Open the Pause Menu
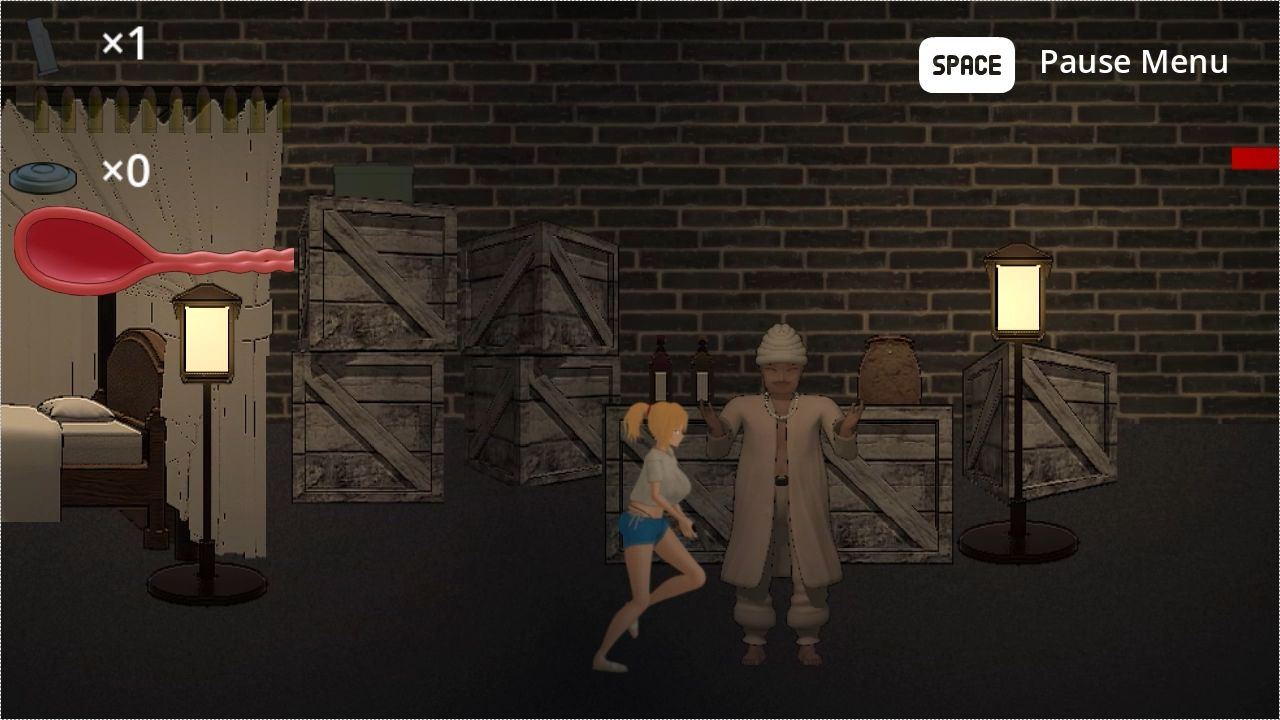 coord(1134,62)
